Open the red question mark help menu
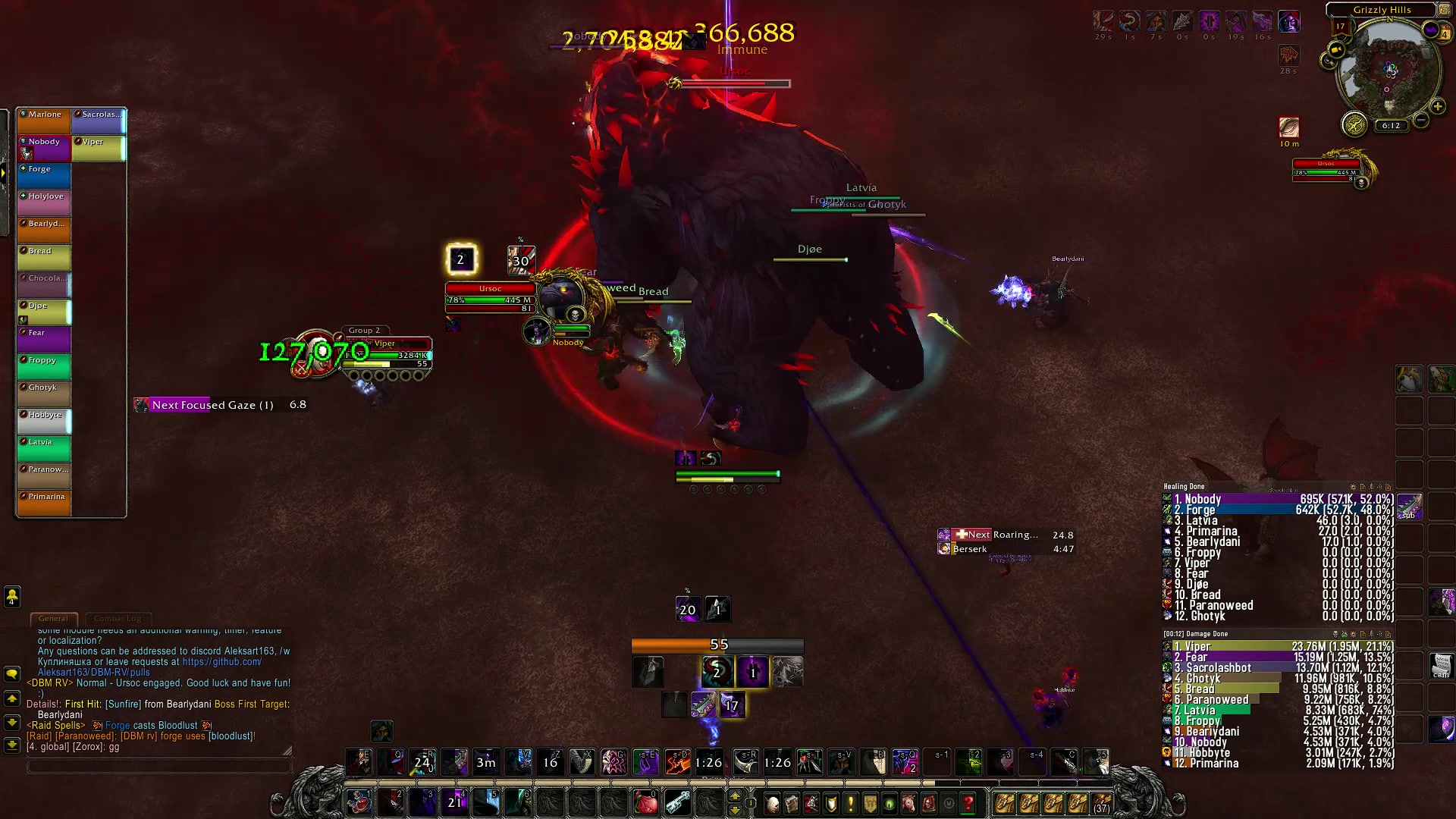 (x=968, y=803)
